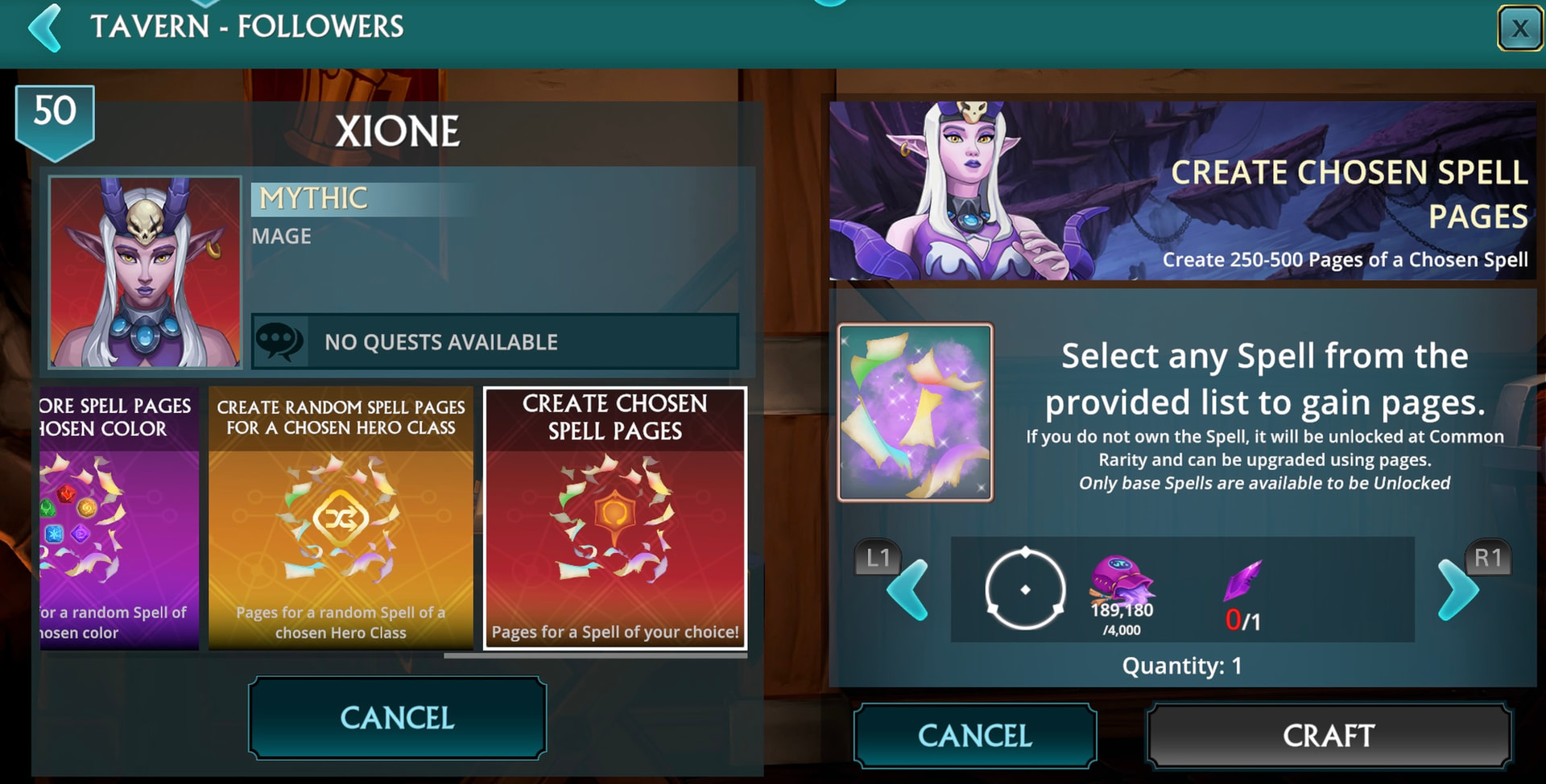Increase quantity with the right arrow
Image resolution: width=1546 pixels, height=784 pixels.
1457,590
